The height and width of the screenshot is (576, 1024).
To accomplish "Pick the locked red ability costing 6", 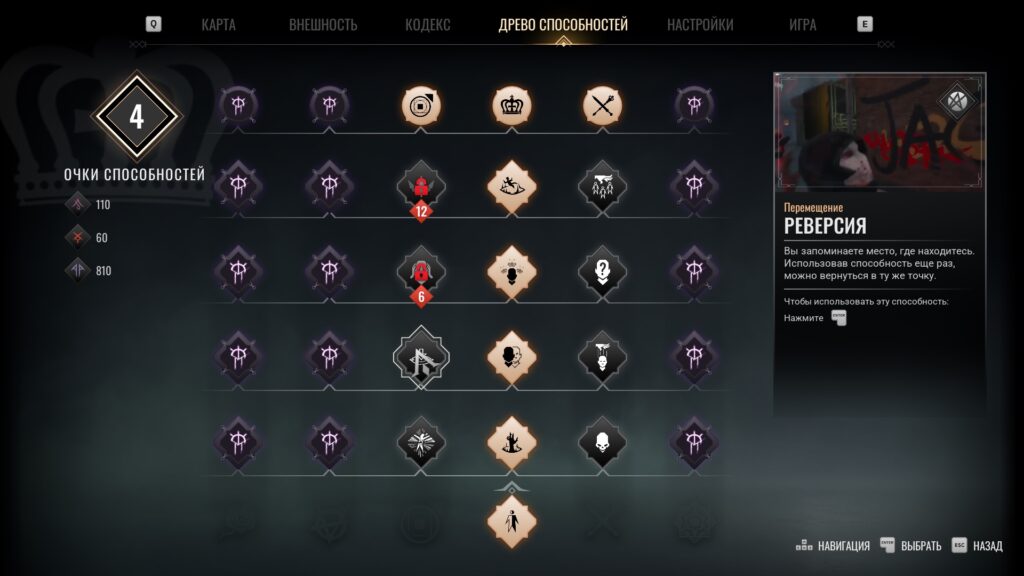I will click(x=421, y=271).
